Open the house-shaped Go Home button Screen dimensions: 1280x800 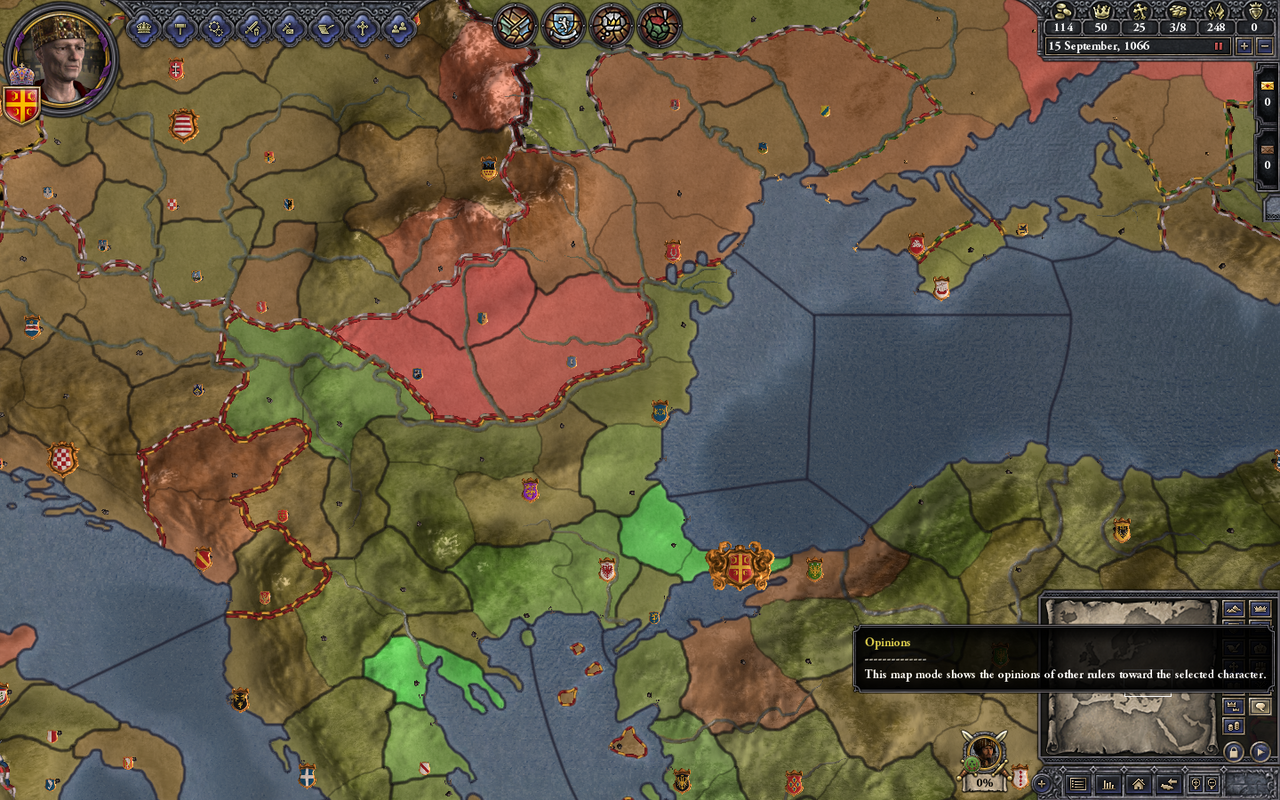(x=1137, y=784)
